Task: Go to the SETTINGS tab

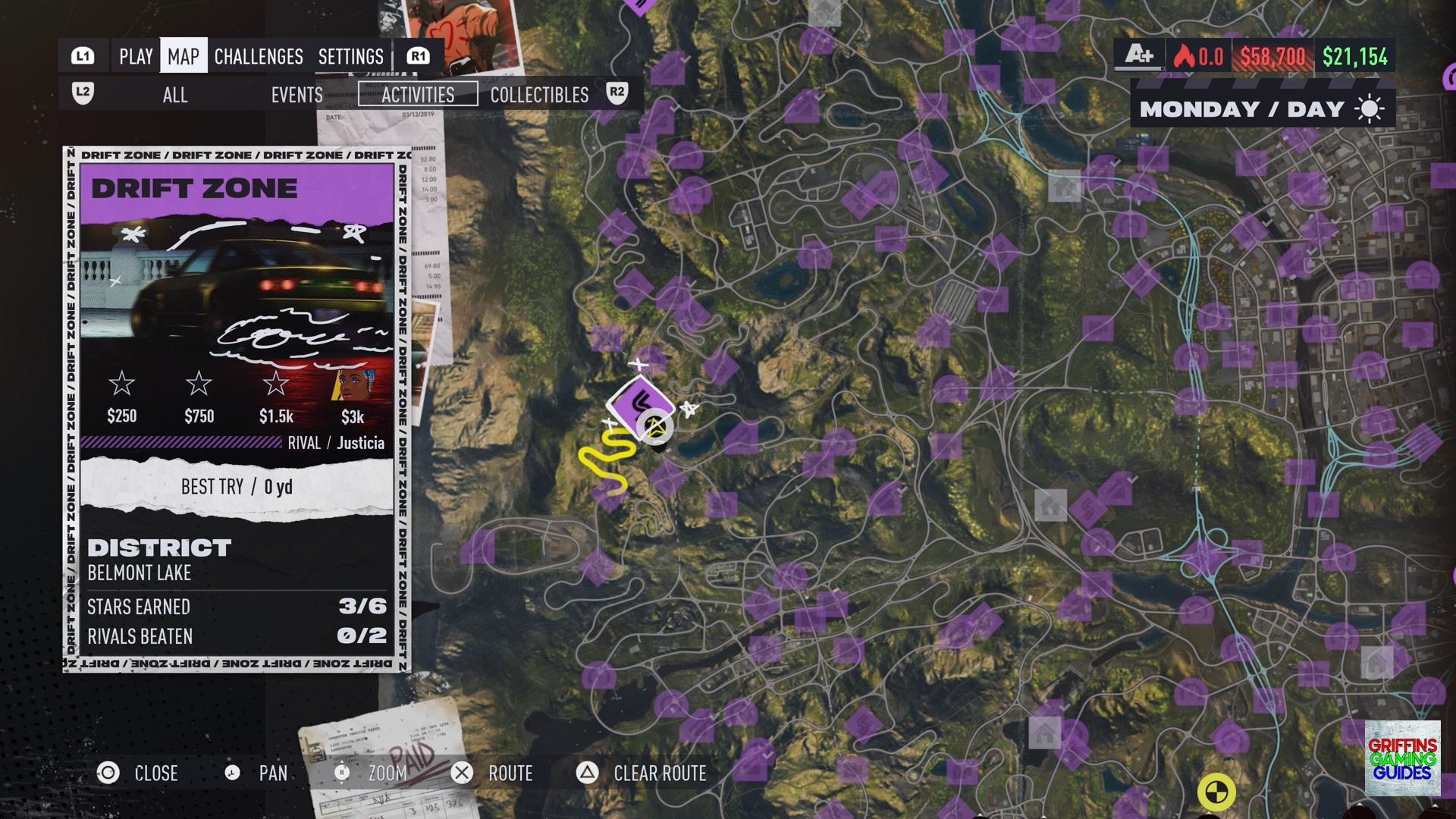Action: pyautogui.click(x=350, y=57)
